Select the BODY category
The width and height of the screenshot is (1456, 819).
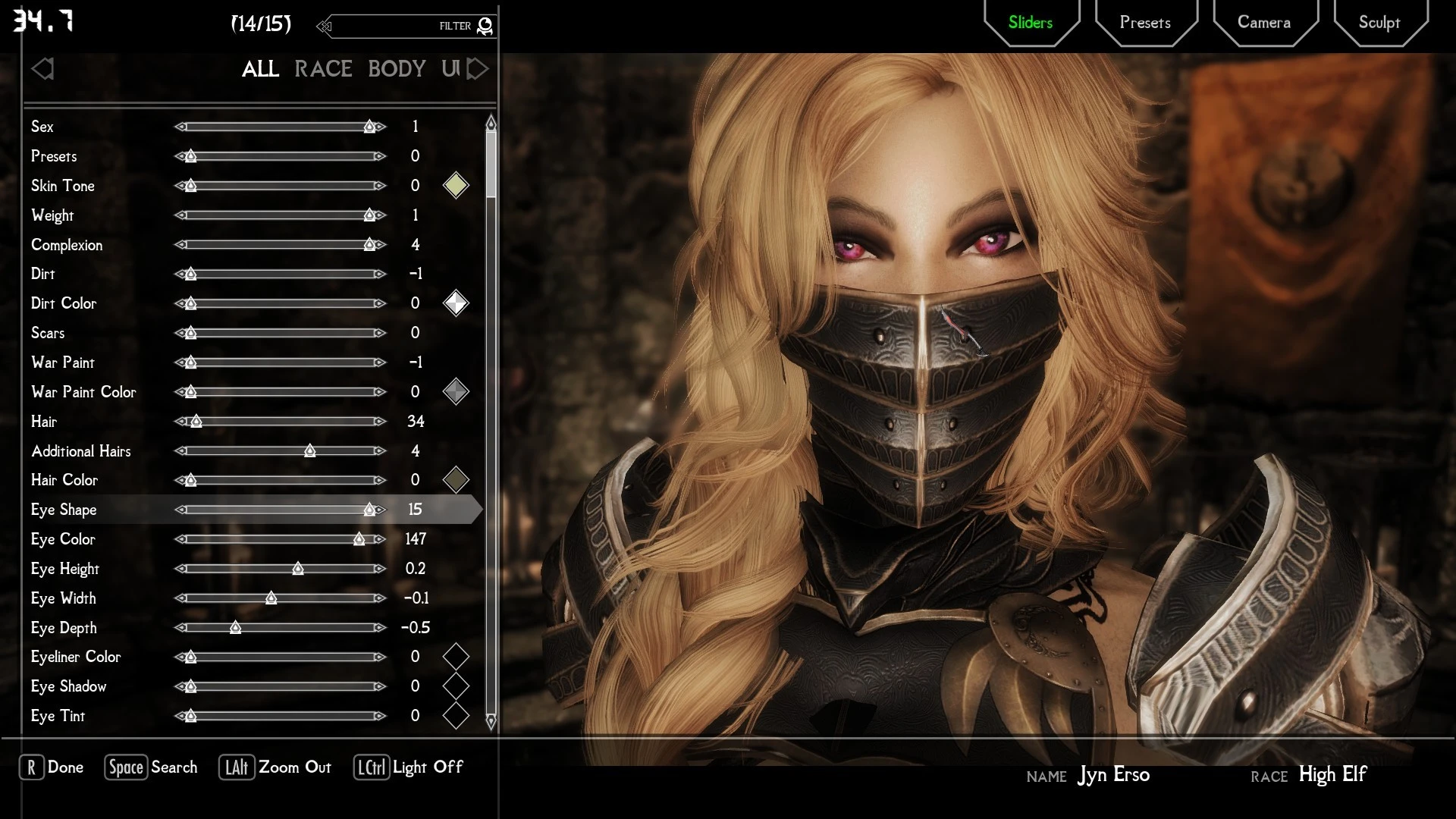397,68
